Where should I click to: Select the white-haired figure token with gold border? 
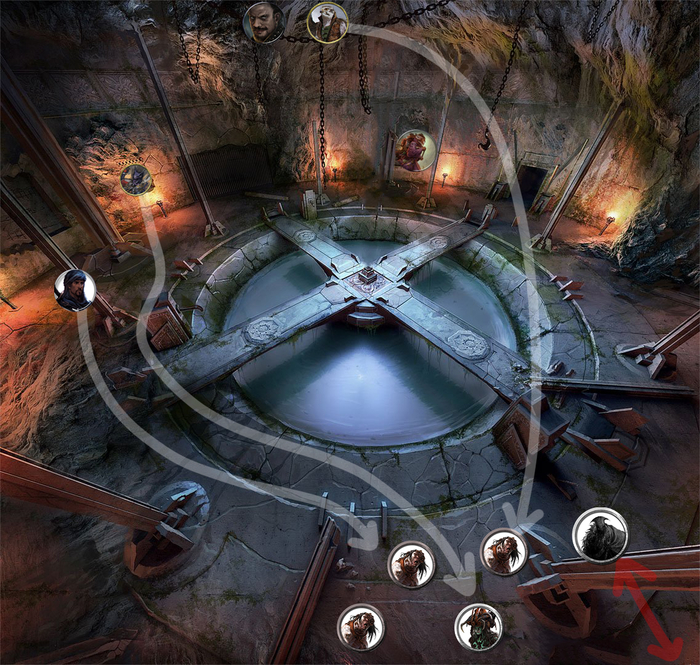(x=327, y=22)
